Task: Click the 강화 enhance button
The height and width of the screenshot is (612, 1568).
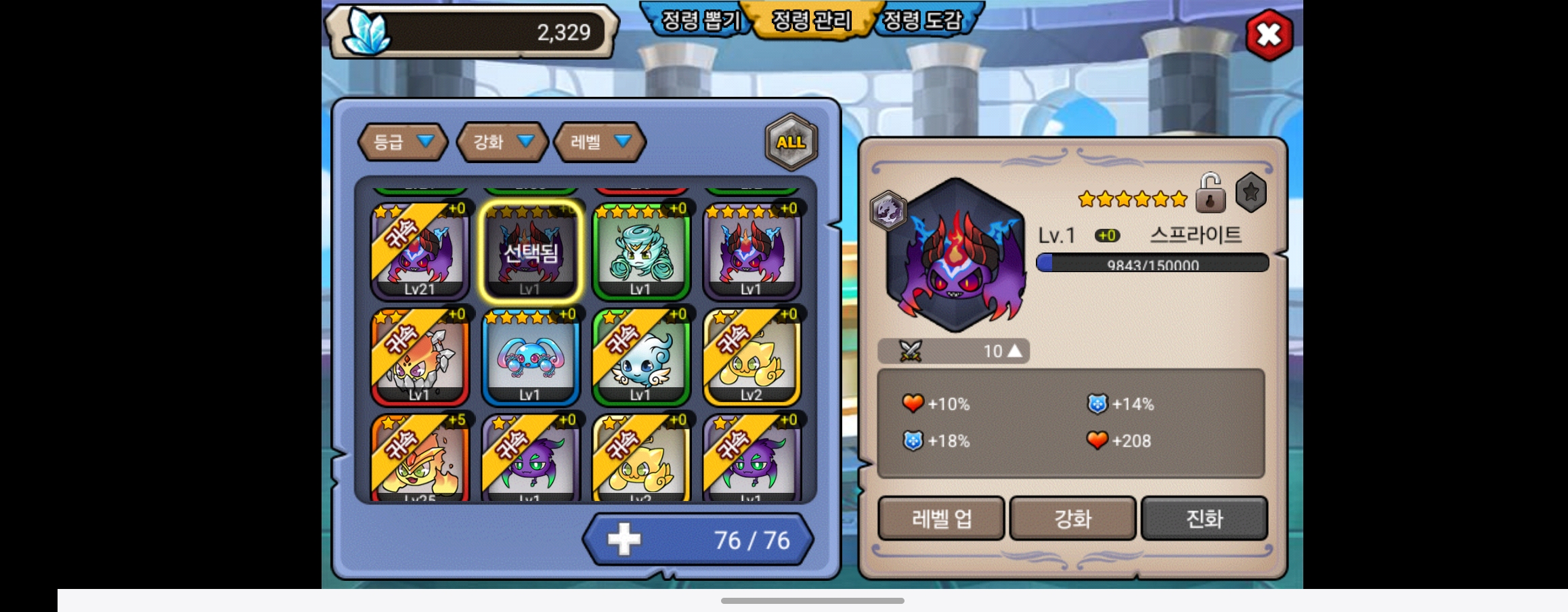Action: pyautogui.click(x=1072, y=519)
